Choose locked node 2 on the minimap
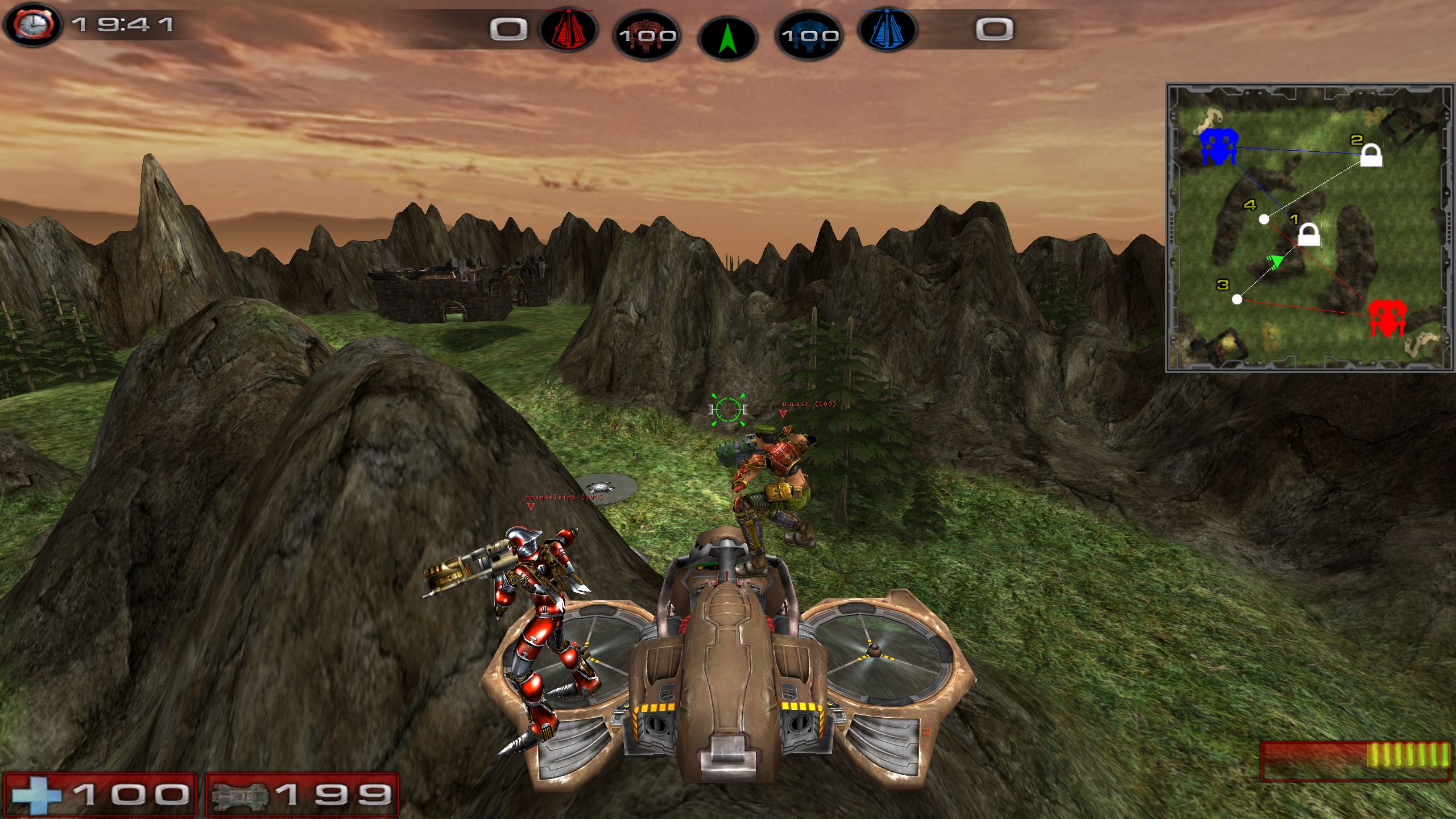1456x819 pixels. [1371, 155]
